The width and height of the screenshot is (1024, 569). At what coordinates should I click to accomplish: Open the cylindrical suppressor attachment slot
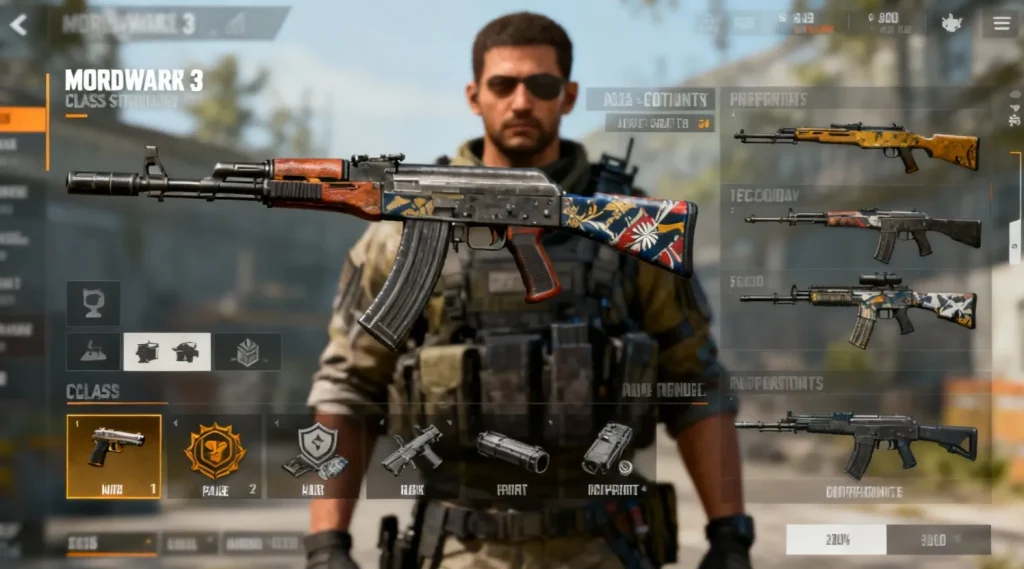pos(512,456)
